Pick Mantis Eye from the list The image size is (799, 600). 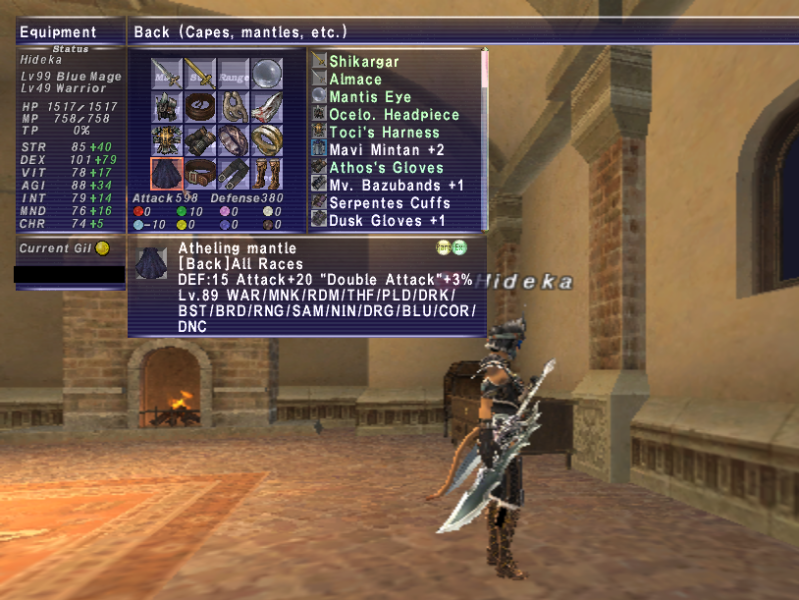(x=369, y=97)
